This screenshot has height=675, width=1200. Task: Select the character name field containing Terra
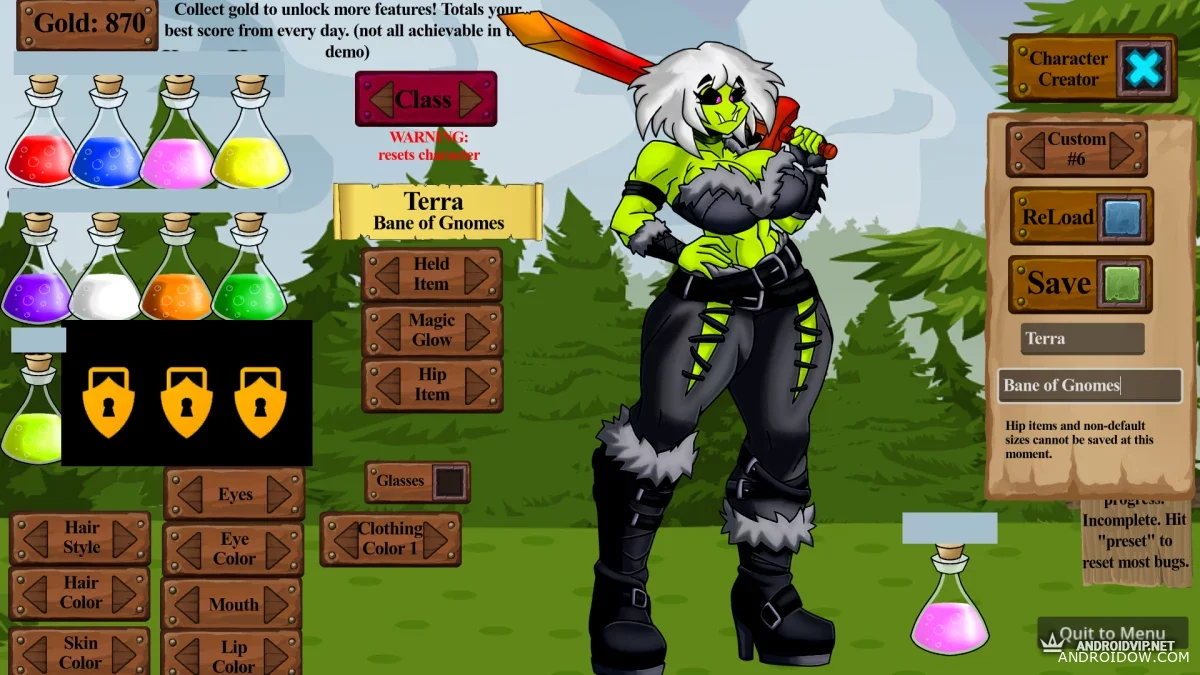point(1082,339)
